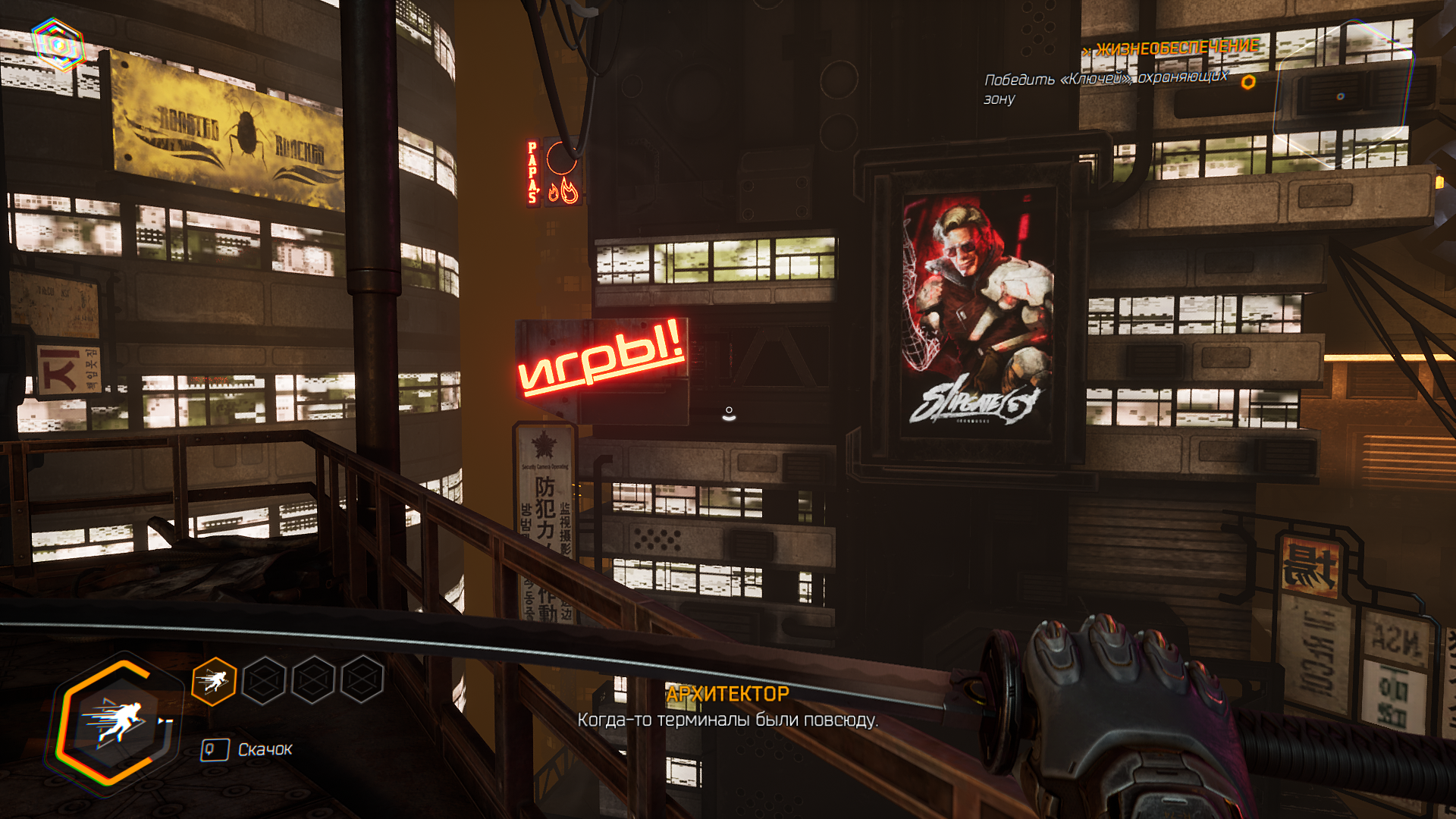Screen dimensions: 1456x819
Task: Click the rainbow hexagon icon in the corner
Action: (58, 45)
